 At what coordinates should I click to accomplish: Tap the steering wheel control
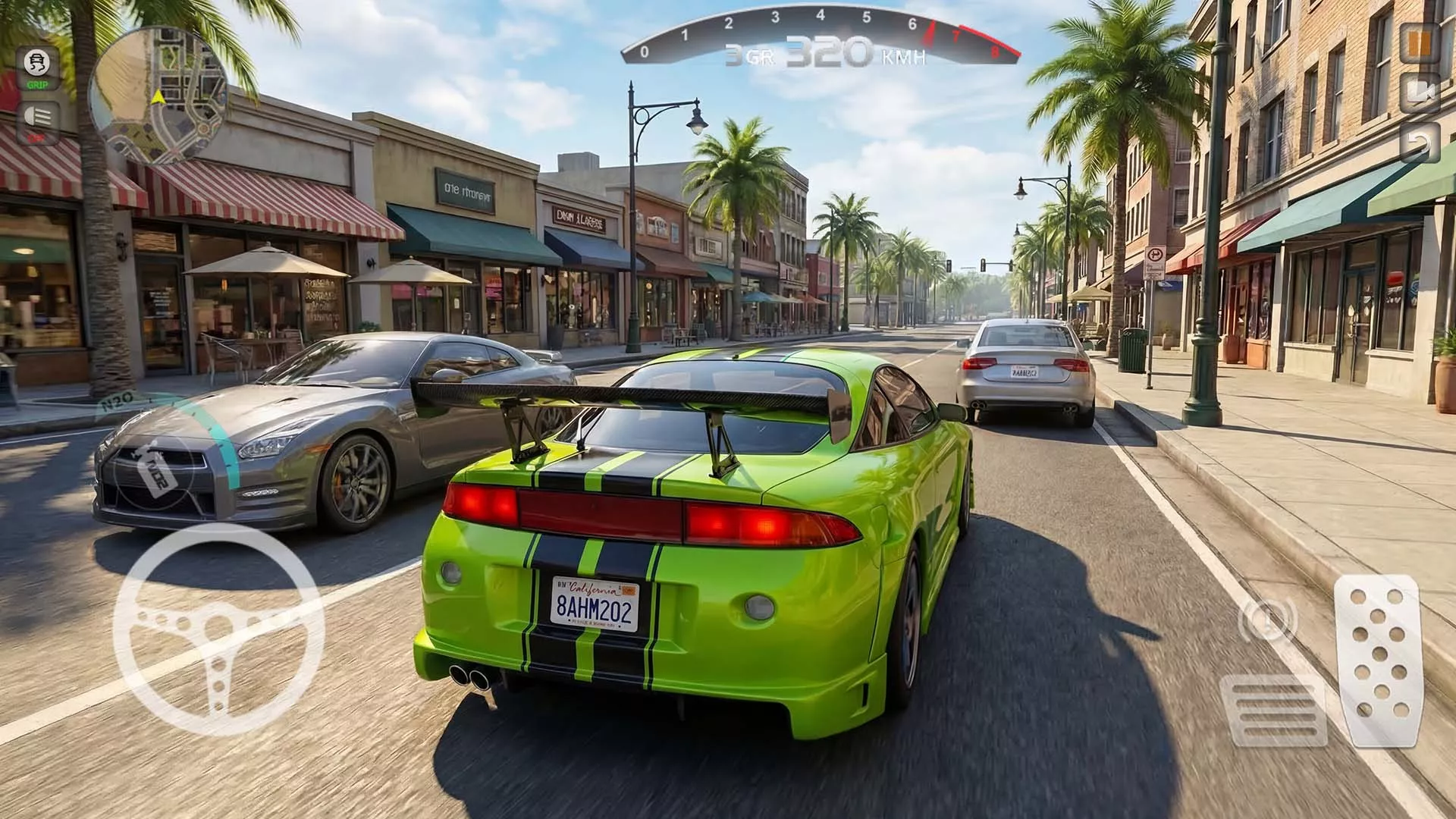(220, 629)
